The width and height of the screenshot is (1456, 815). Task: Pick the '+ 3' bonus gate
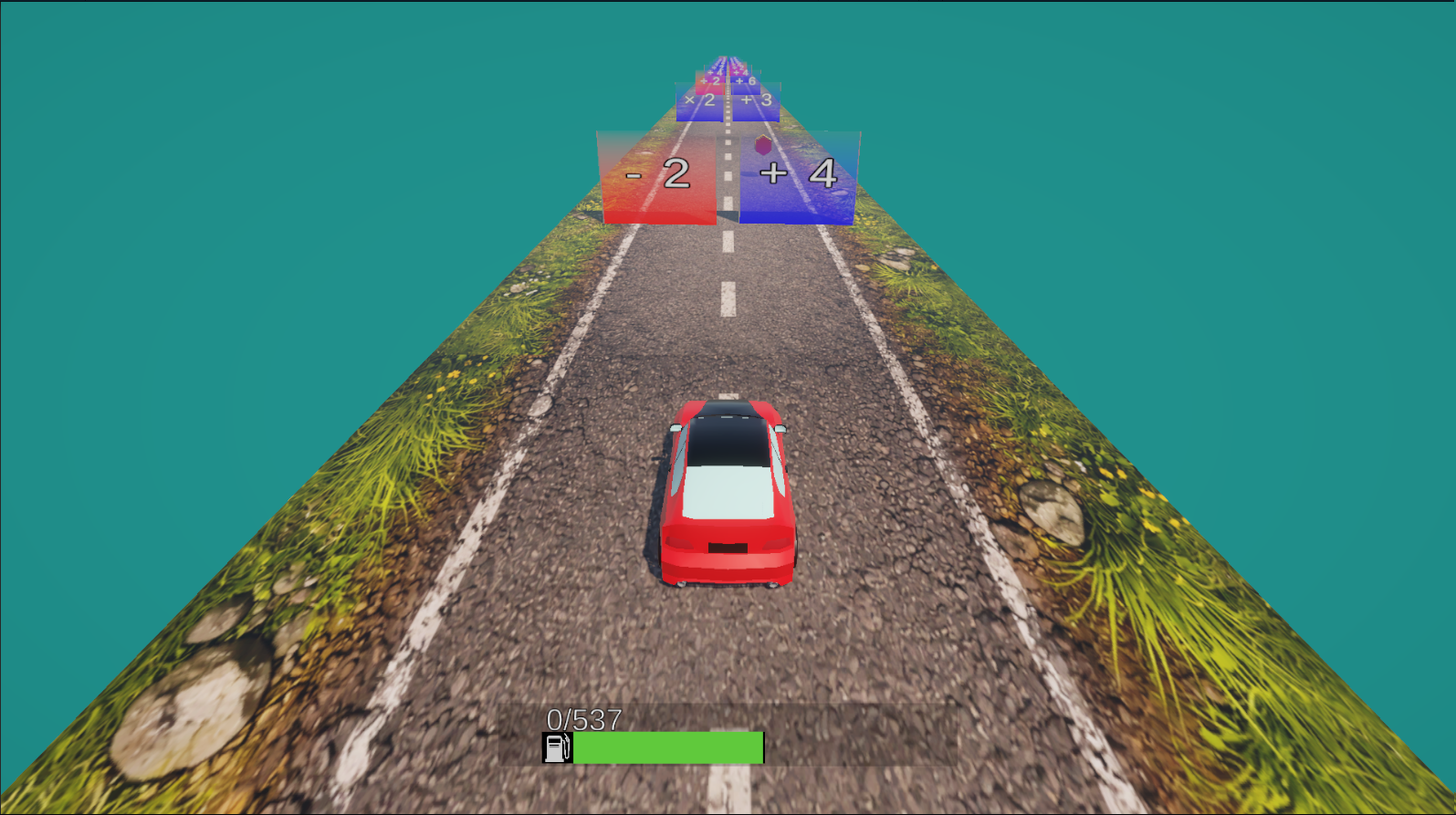pos(756,100)
